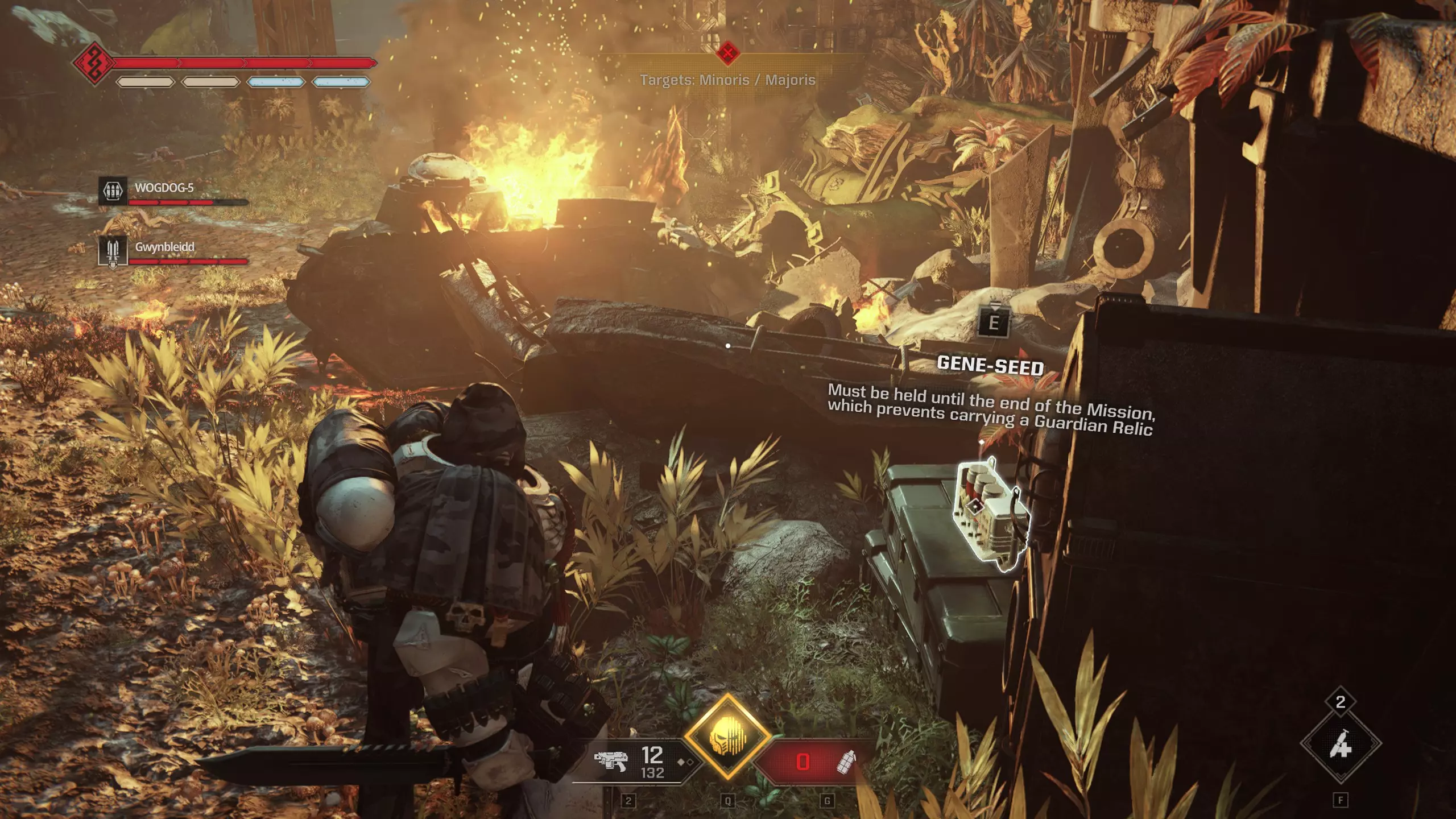Use the stimm item in diamond slot
The height and width of the screenshot is (819, 1456).
point(1340,744)
